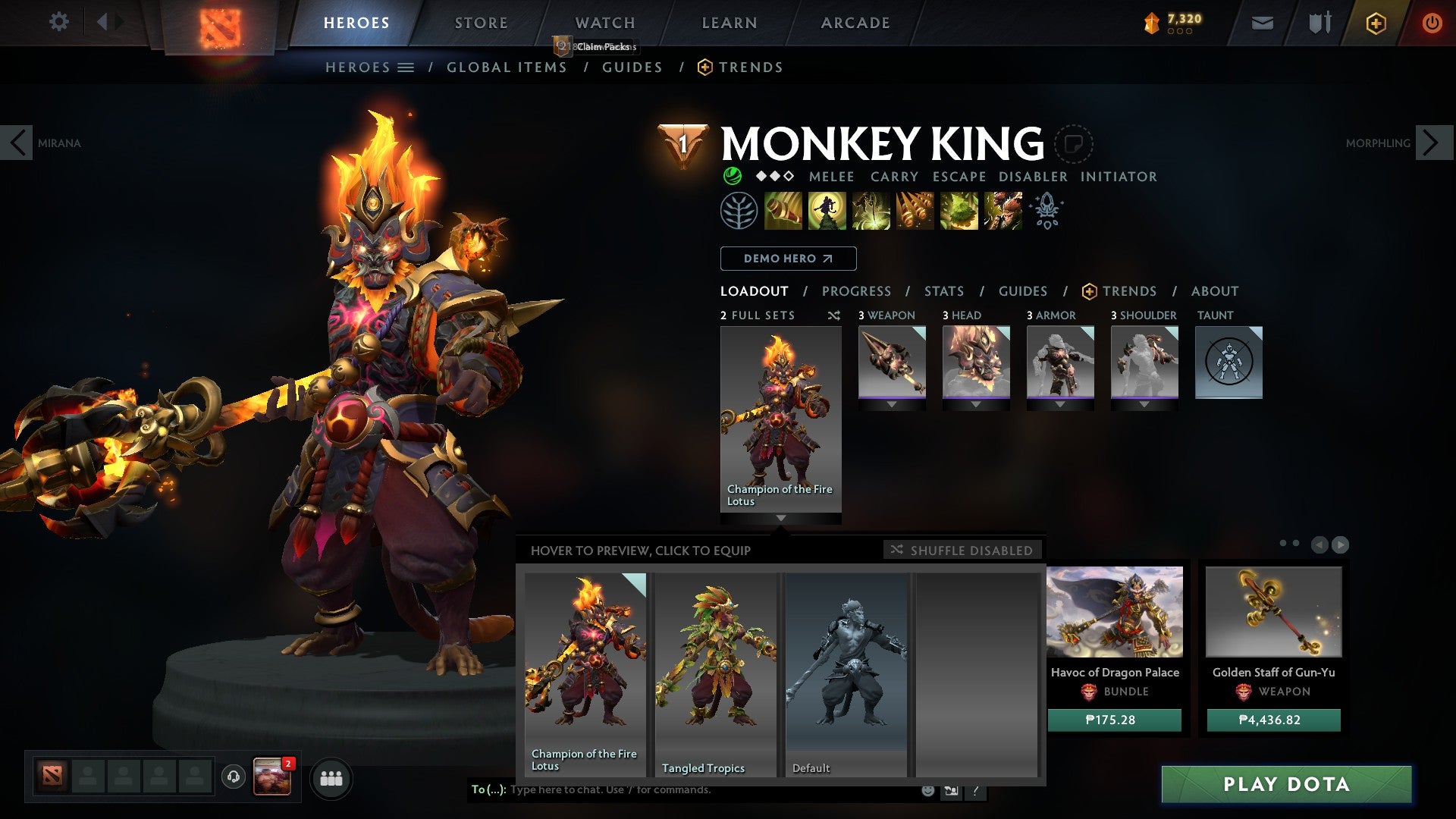Toggle the shuffle icon next to 2 Full Sets
This screenshot has width=1456, height=819.
click(834, 315)
